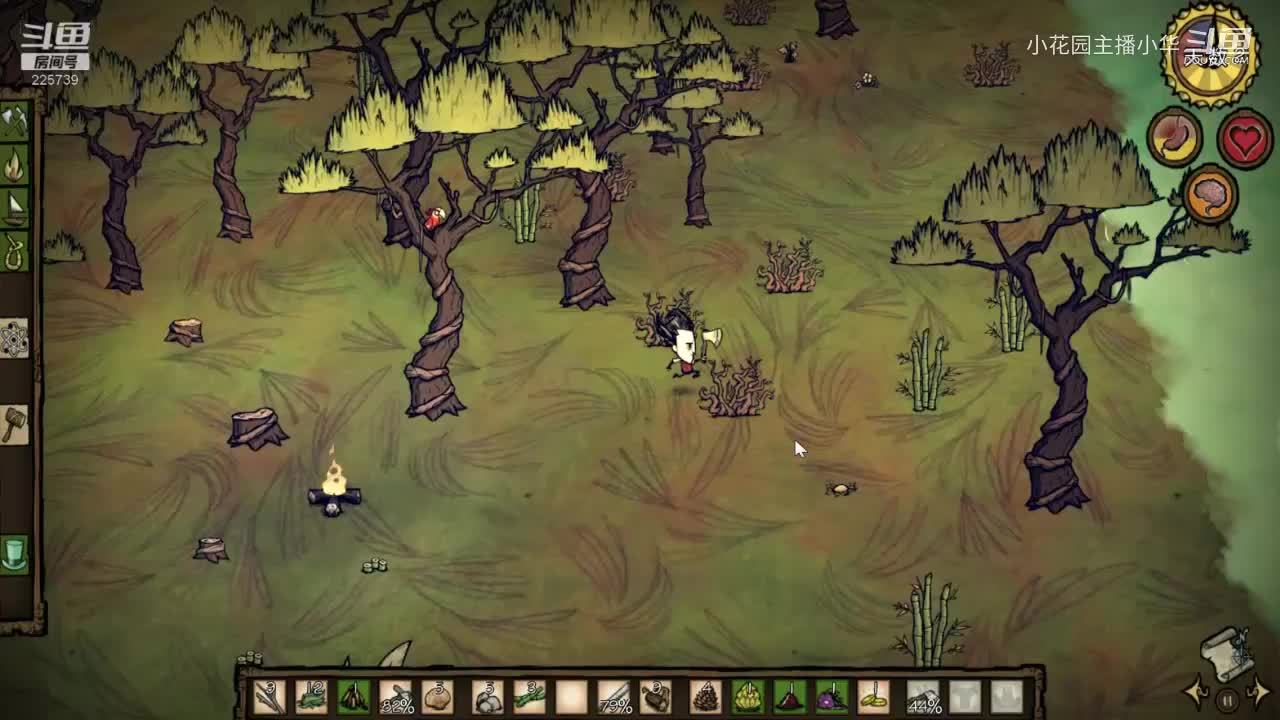Select the hand slot item at 44%

pos(923,696)
